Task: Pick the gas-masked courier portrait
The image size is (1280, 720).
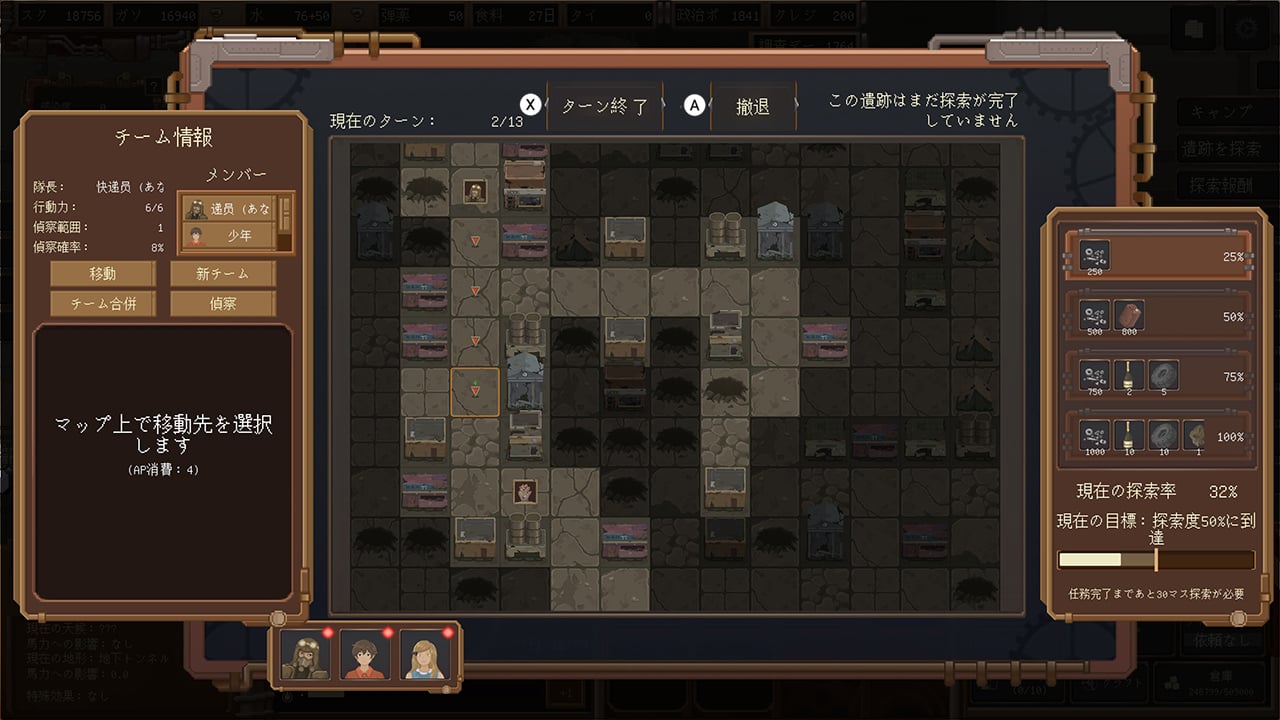Action: click(x=304, y=656)
